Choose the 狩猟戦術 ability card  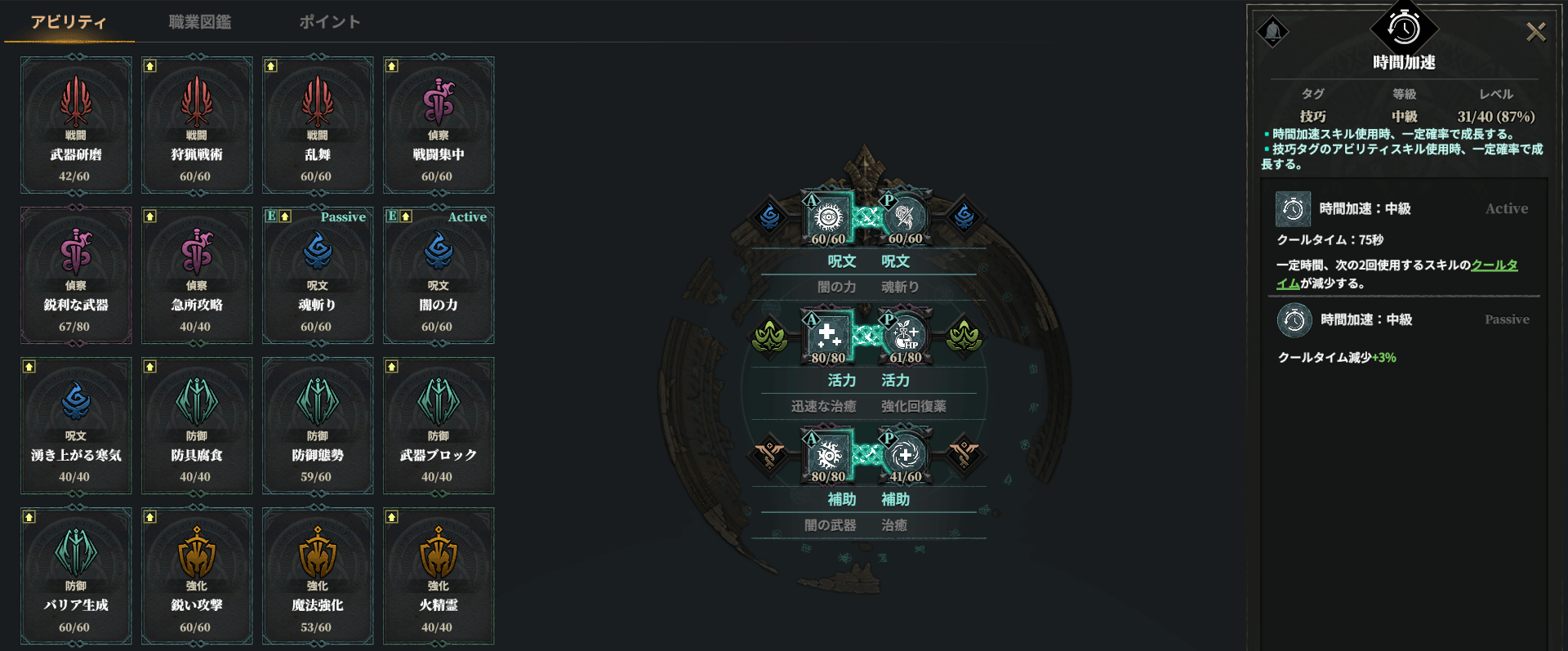point(197,125)
